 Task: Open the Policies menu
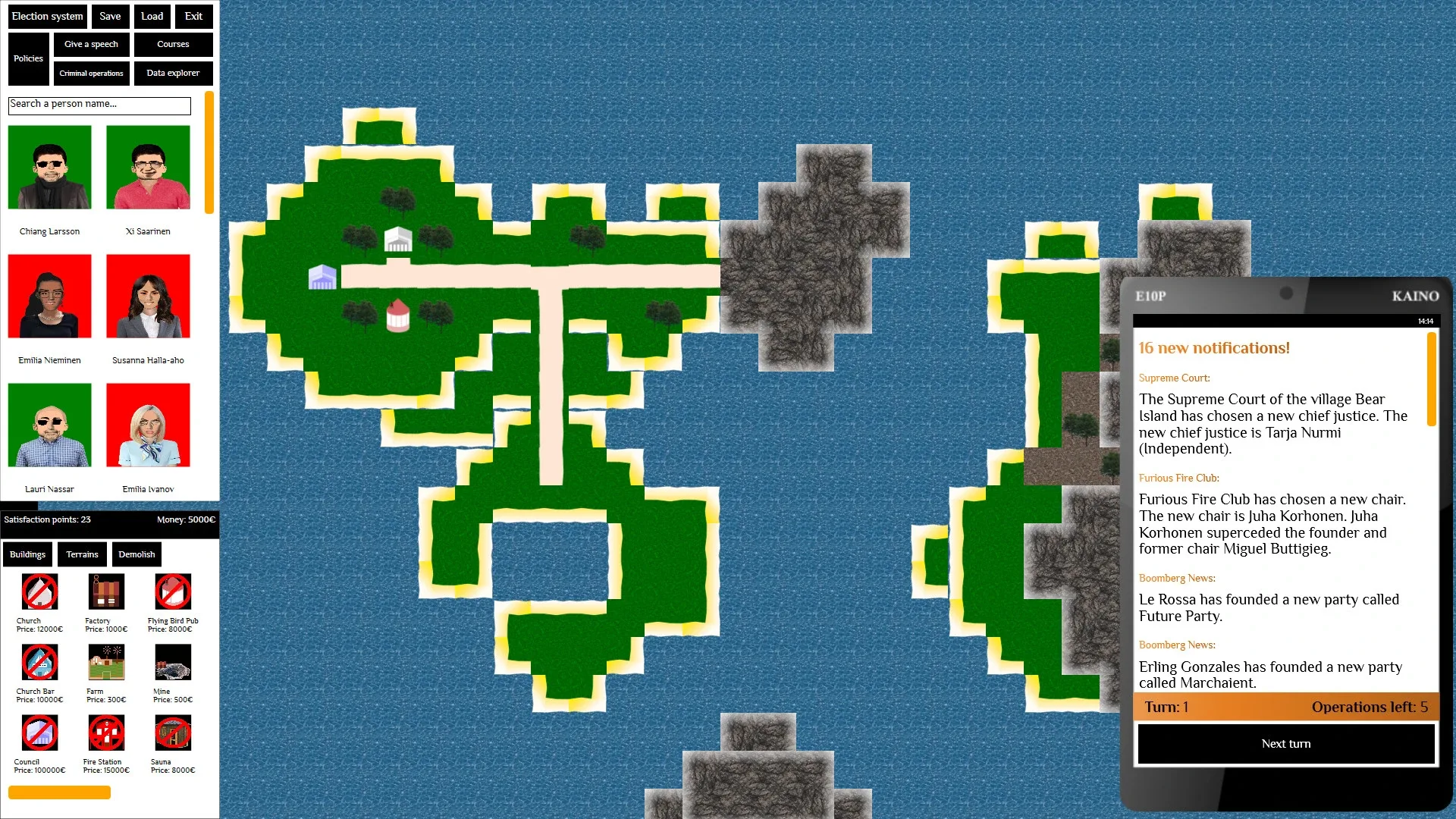(28, 58)
